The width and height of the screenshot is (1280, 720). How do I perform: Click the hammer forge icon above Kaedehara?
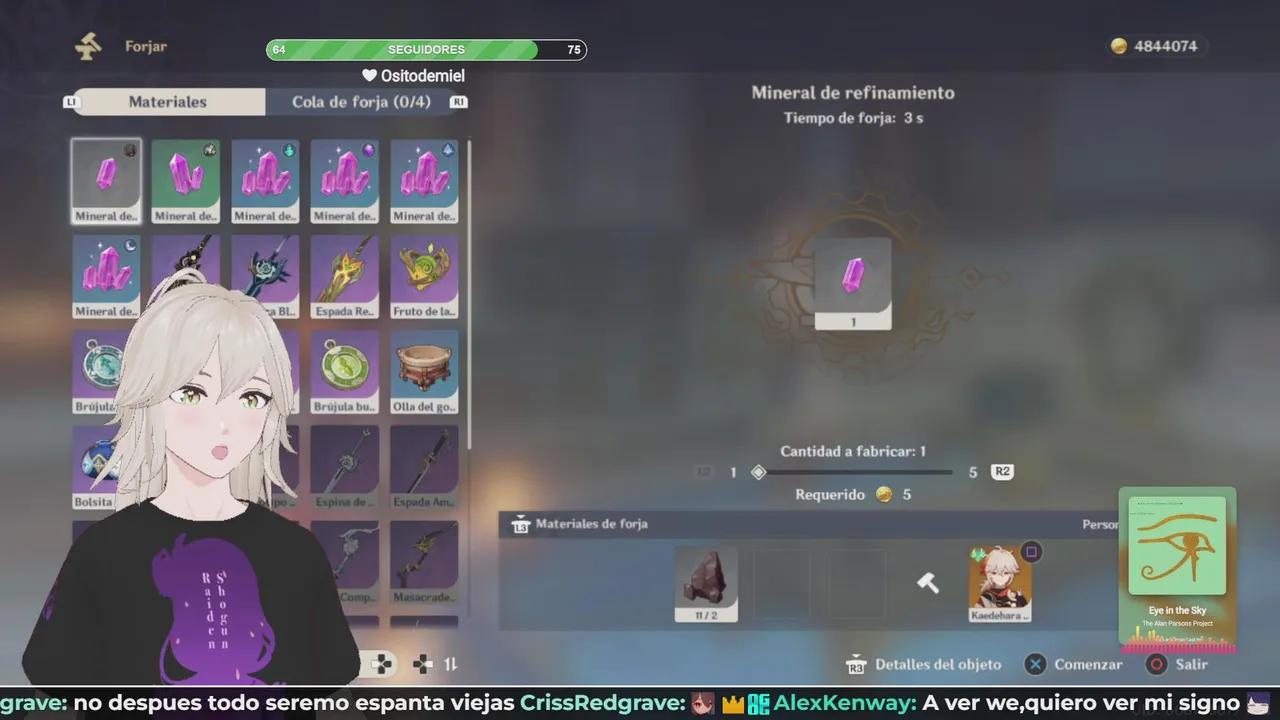(928, 582)
